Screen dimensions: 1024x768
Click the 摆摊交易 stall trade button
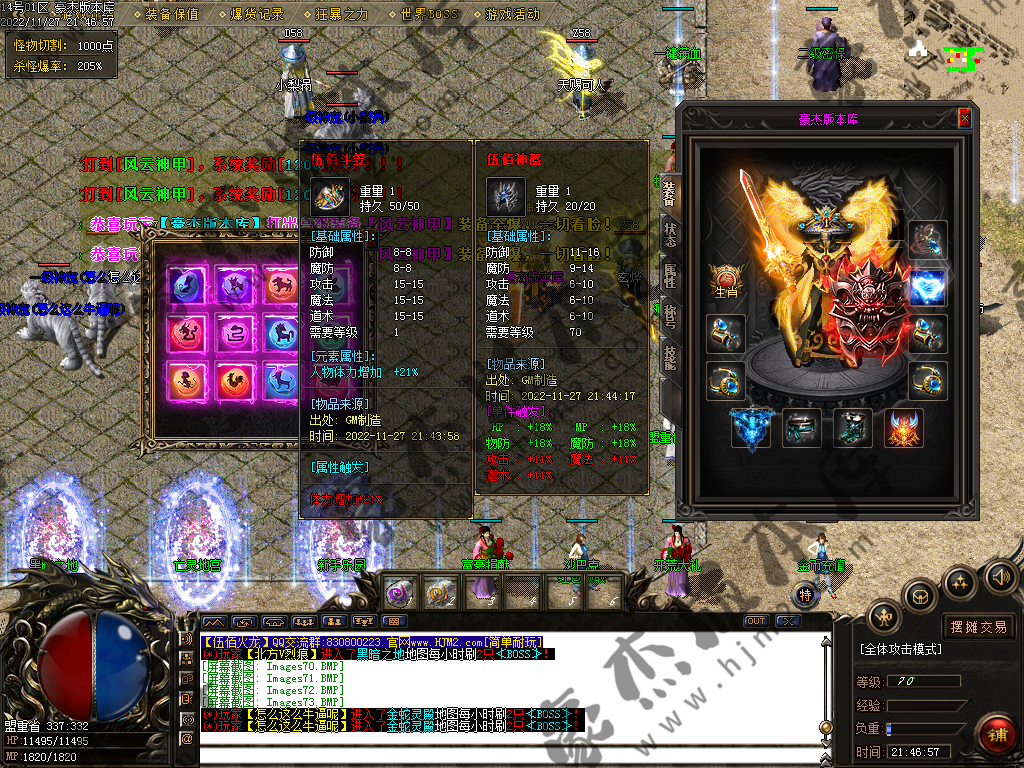(978, 627)
